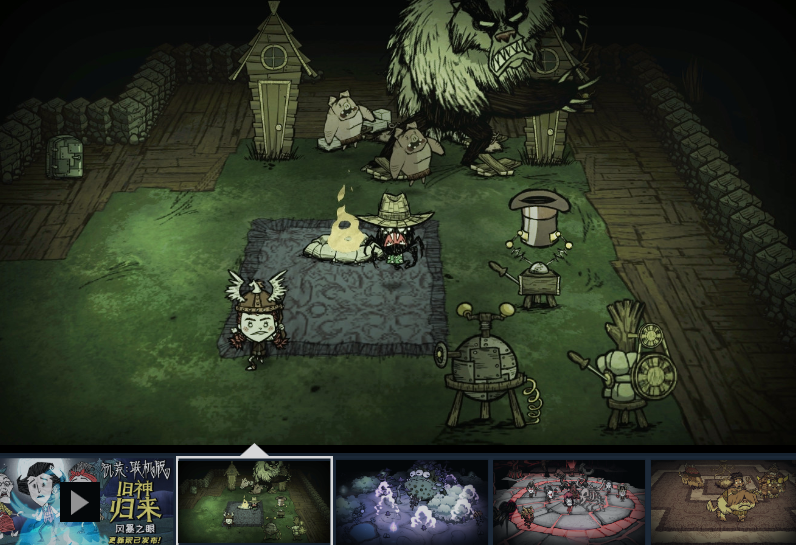796x545 pixels.
Task: Select the highlighted camp screenshot thumbnail
Action: coord(254,501)
